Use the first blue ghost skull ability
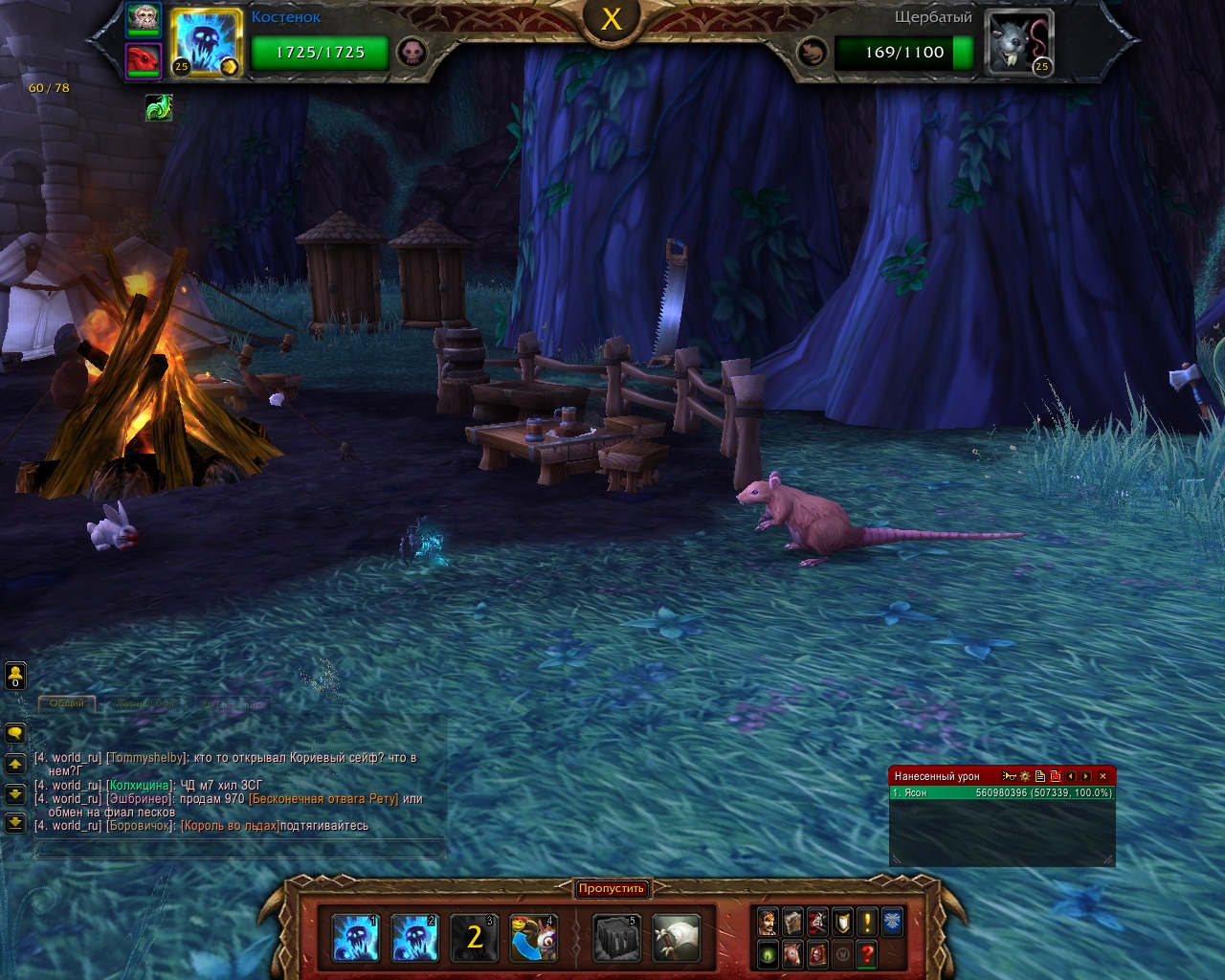The image size is (1225, 980). [355, 937]
